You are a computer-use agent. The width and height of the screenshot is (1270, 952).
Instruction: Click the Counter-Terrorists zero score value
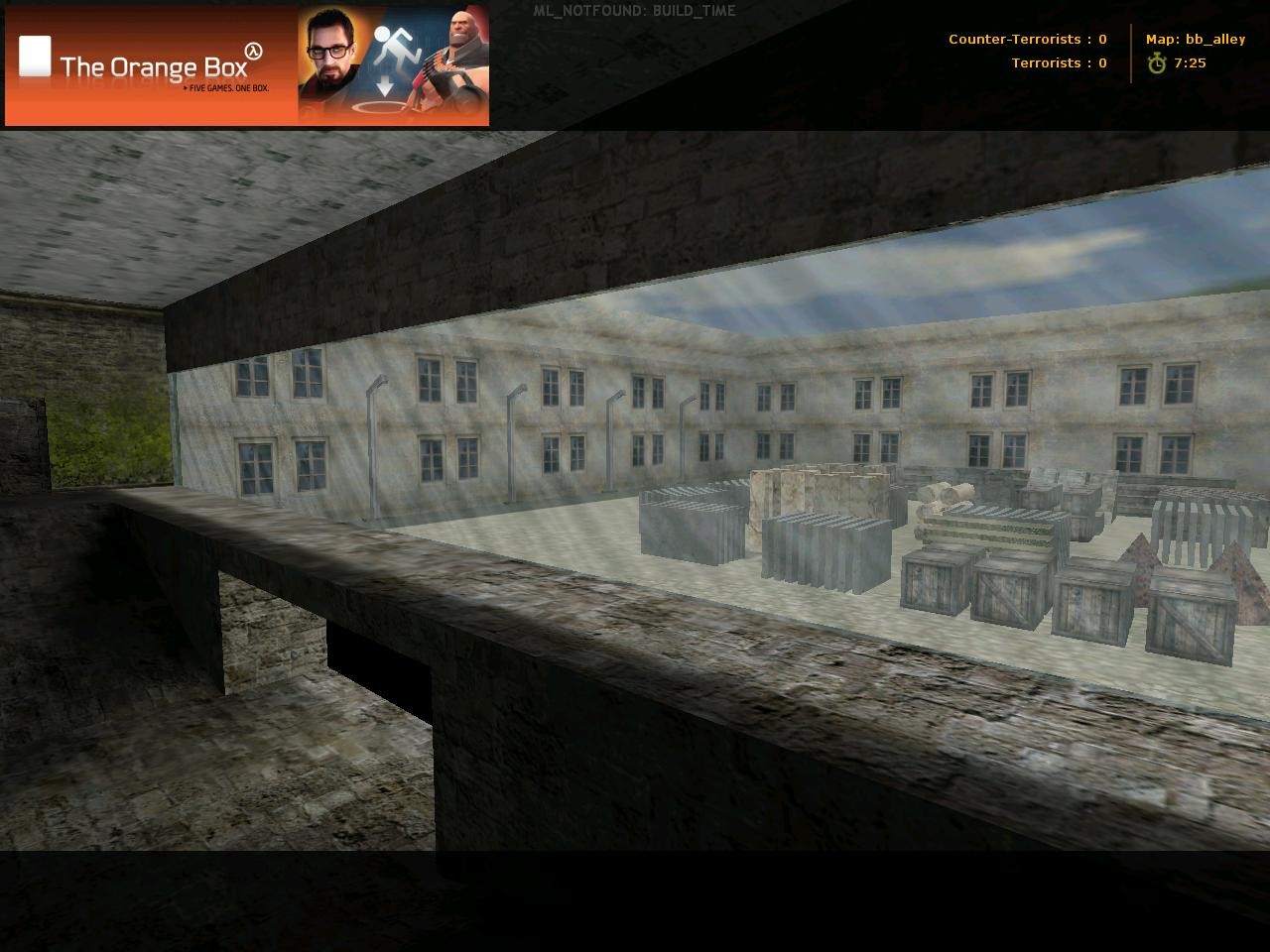(1101, 39)
